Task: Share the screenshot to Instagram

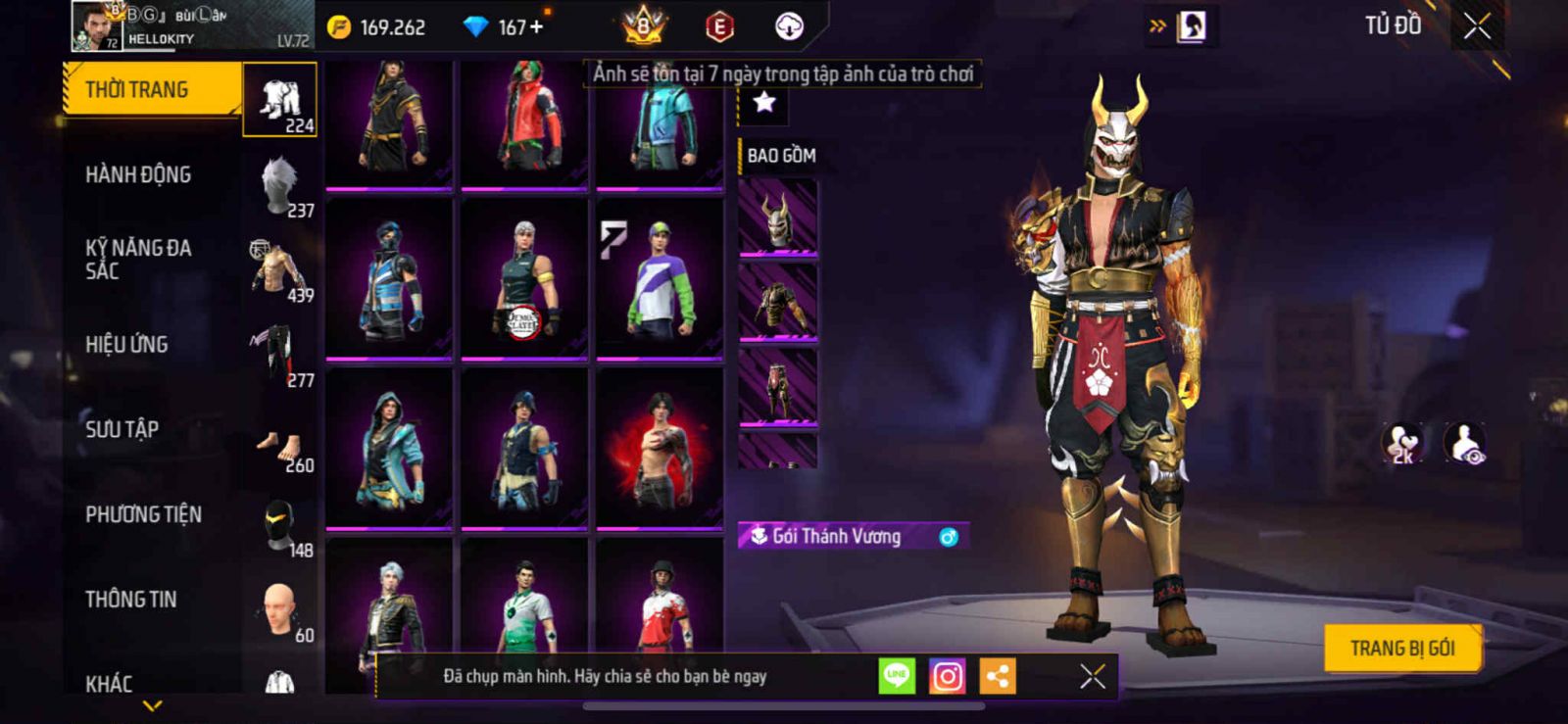Action: point(947,676)
